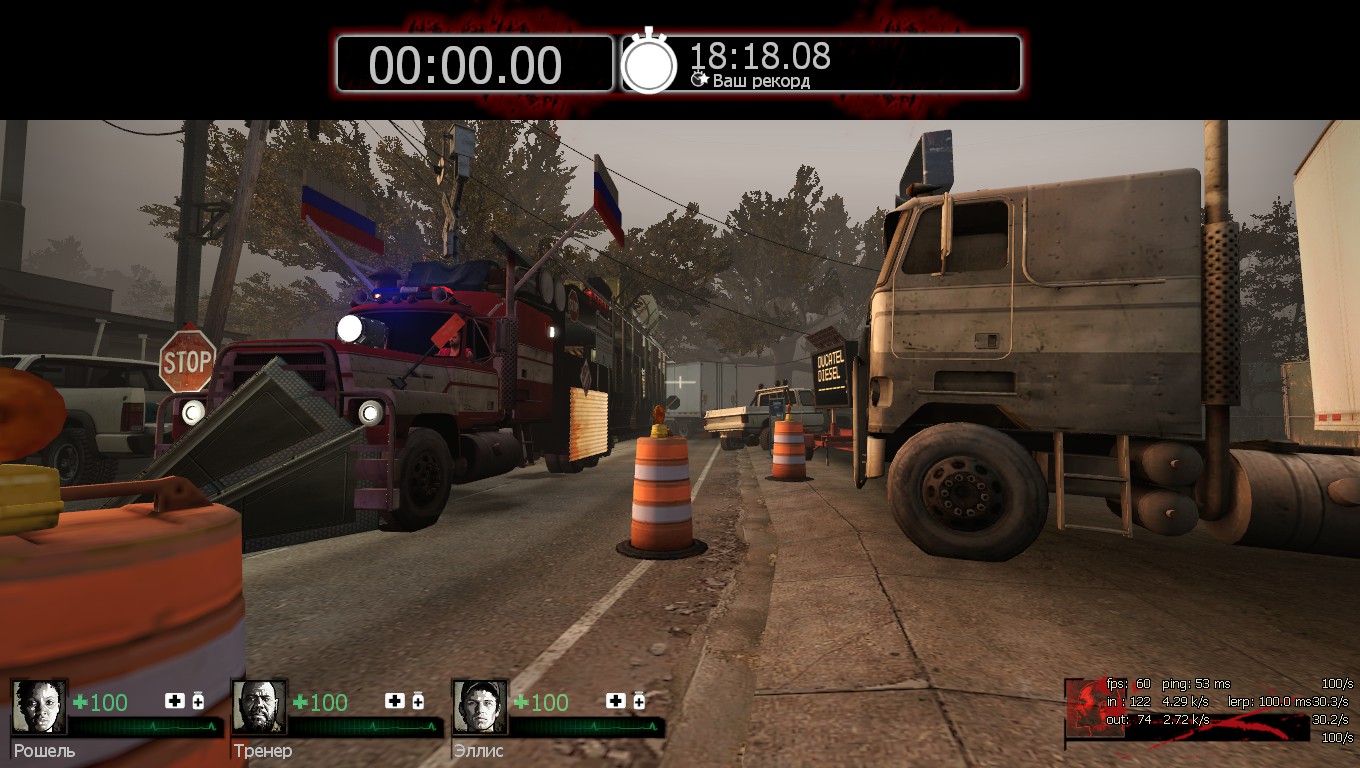Click Тренер's first aid kit icon
1360x768 pixels.
395,701
